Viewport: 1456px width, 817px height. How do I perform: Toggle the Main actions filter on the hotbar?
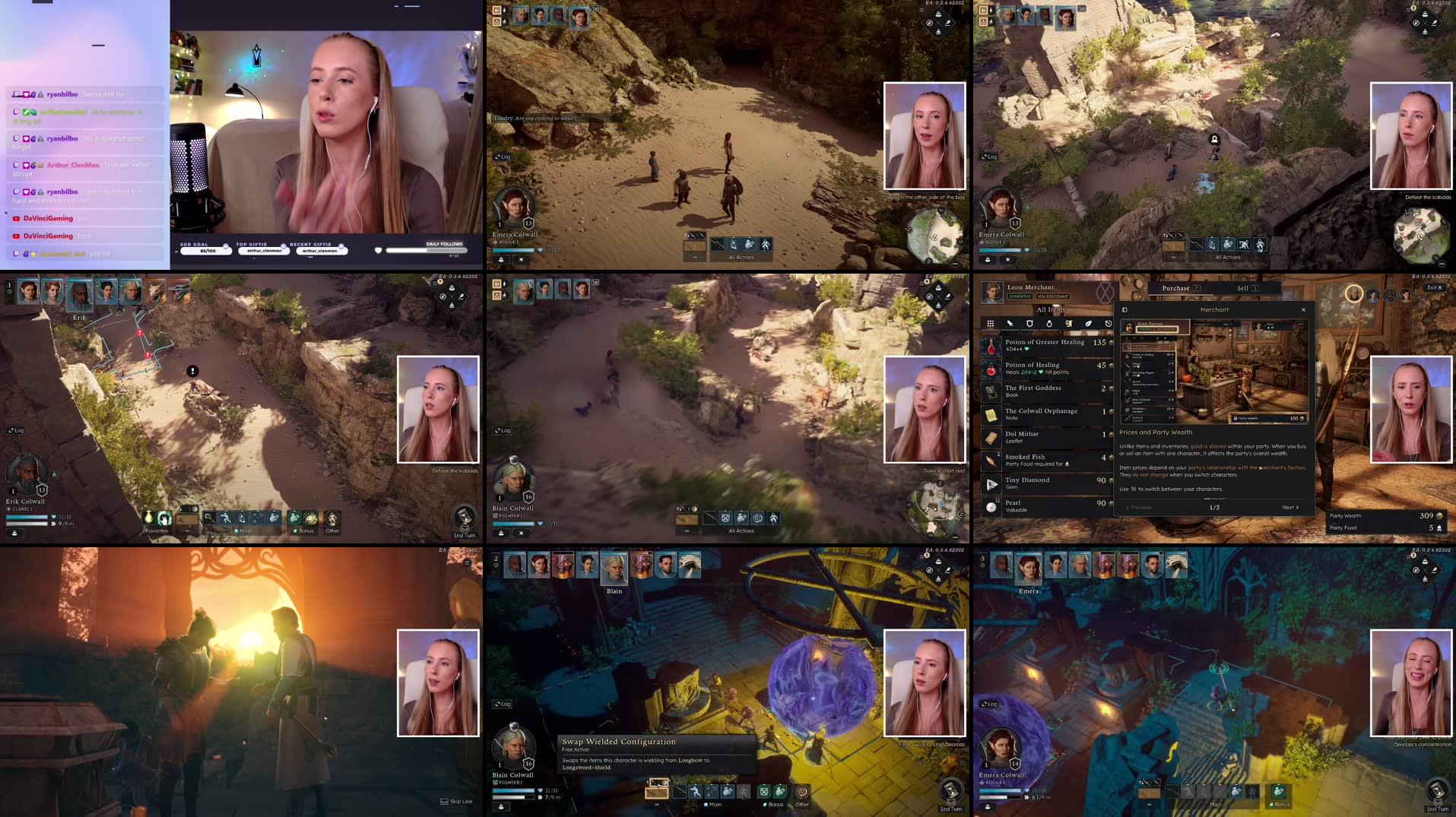[x=713, y=804]
